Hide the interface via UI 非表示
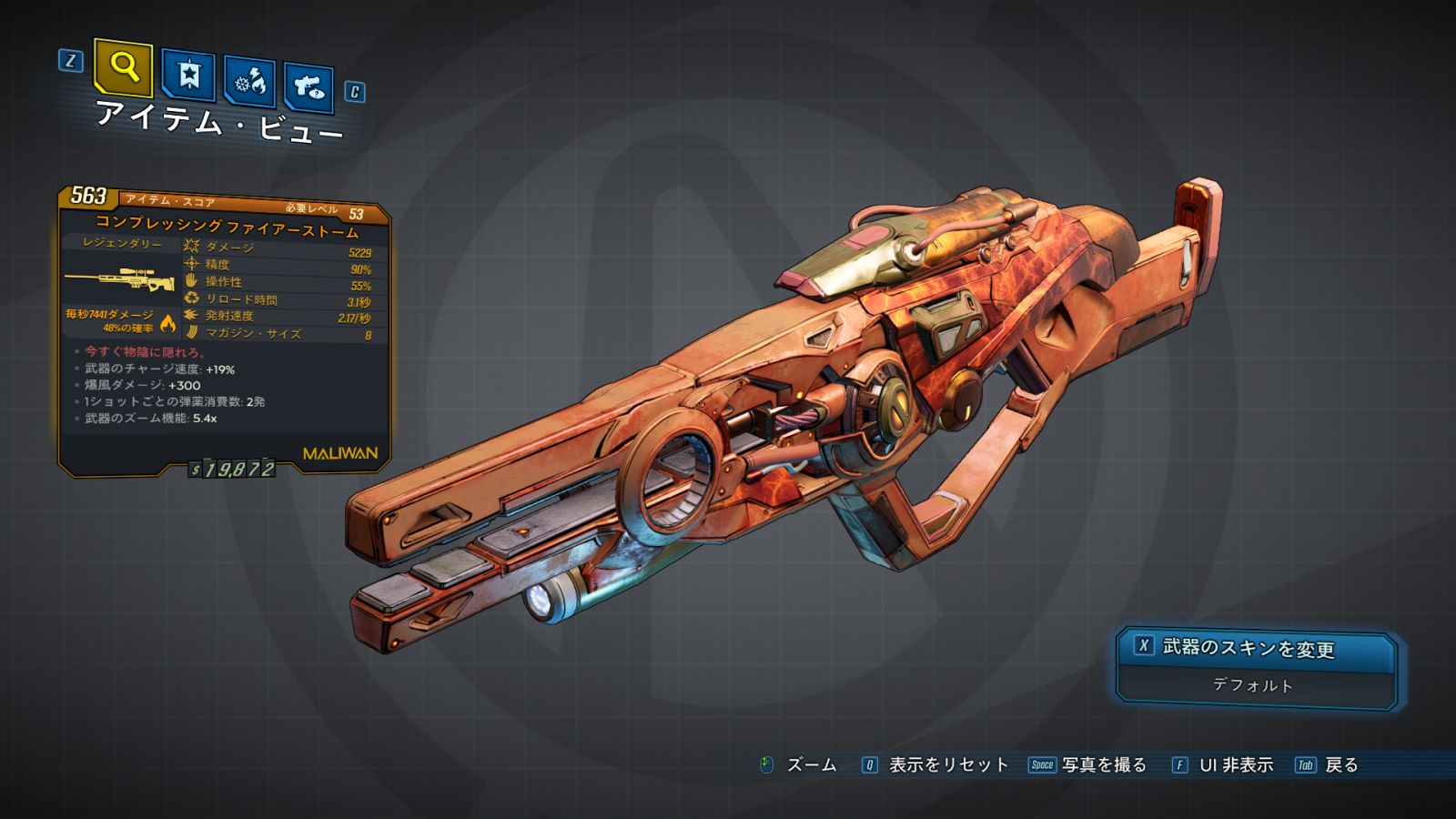1456x819 pixels. coord(1236,765)
